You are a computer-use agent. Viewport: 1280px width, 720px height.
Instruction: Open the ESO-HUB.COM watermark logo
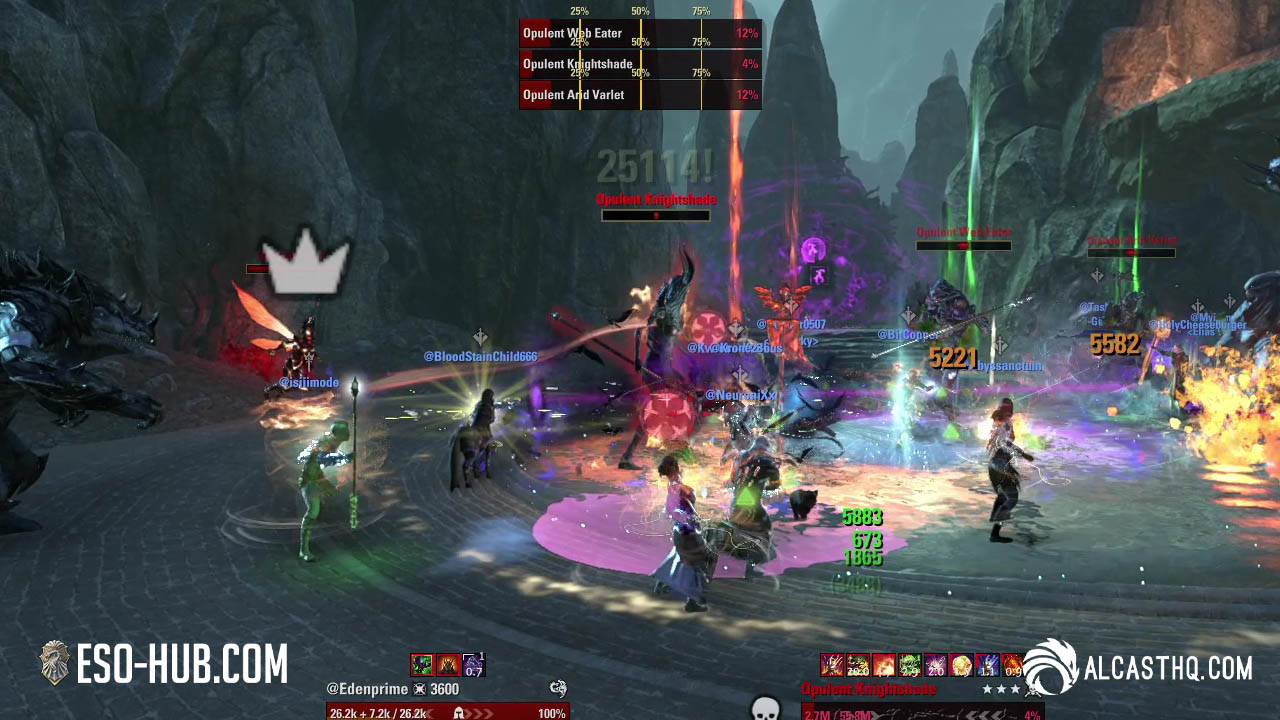[163, 665]
